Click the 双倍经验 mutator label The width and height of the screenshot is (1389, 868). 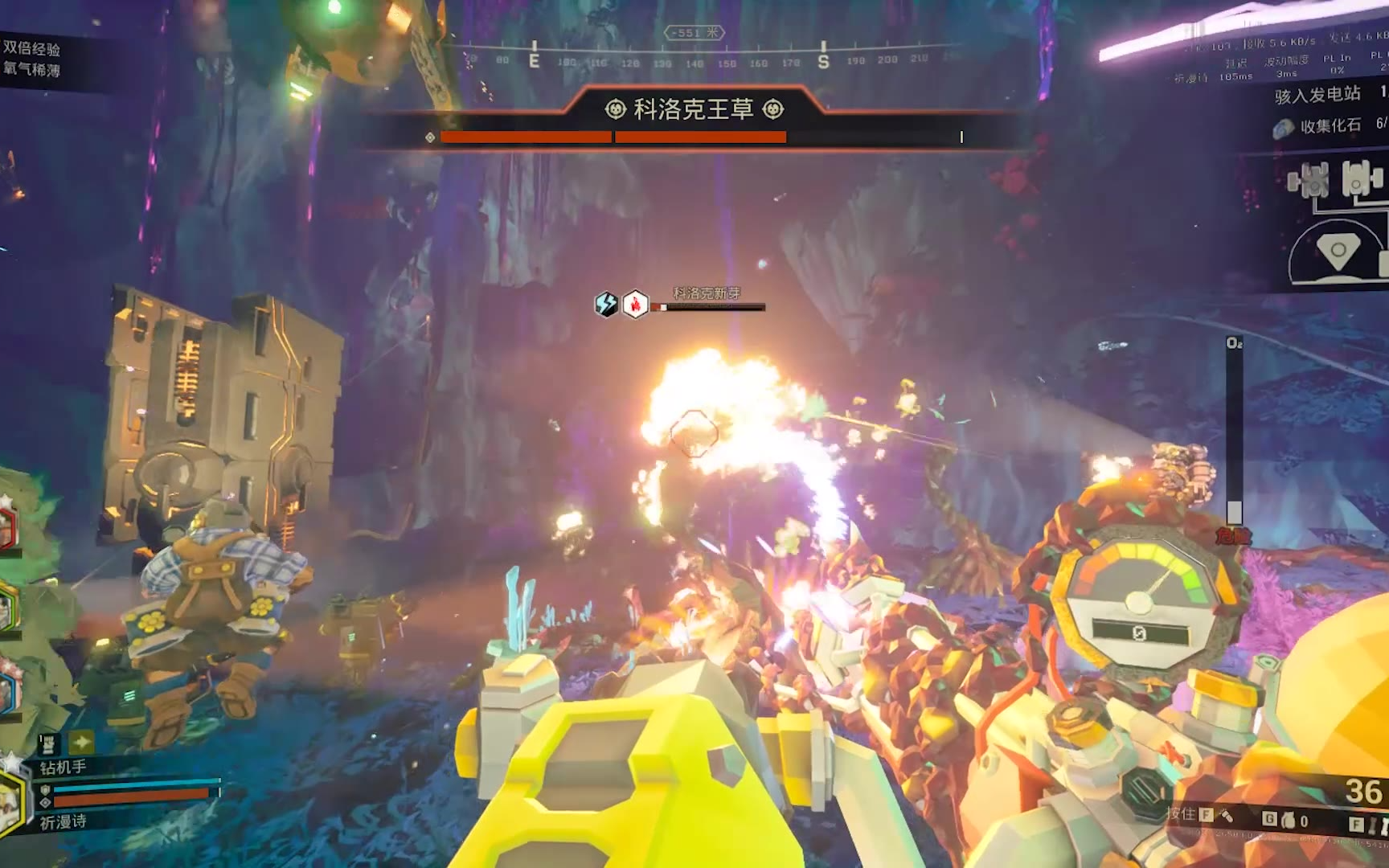(31, 48)
